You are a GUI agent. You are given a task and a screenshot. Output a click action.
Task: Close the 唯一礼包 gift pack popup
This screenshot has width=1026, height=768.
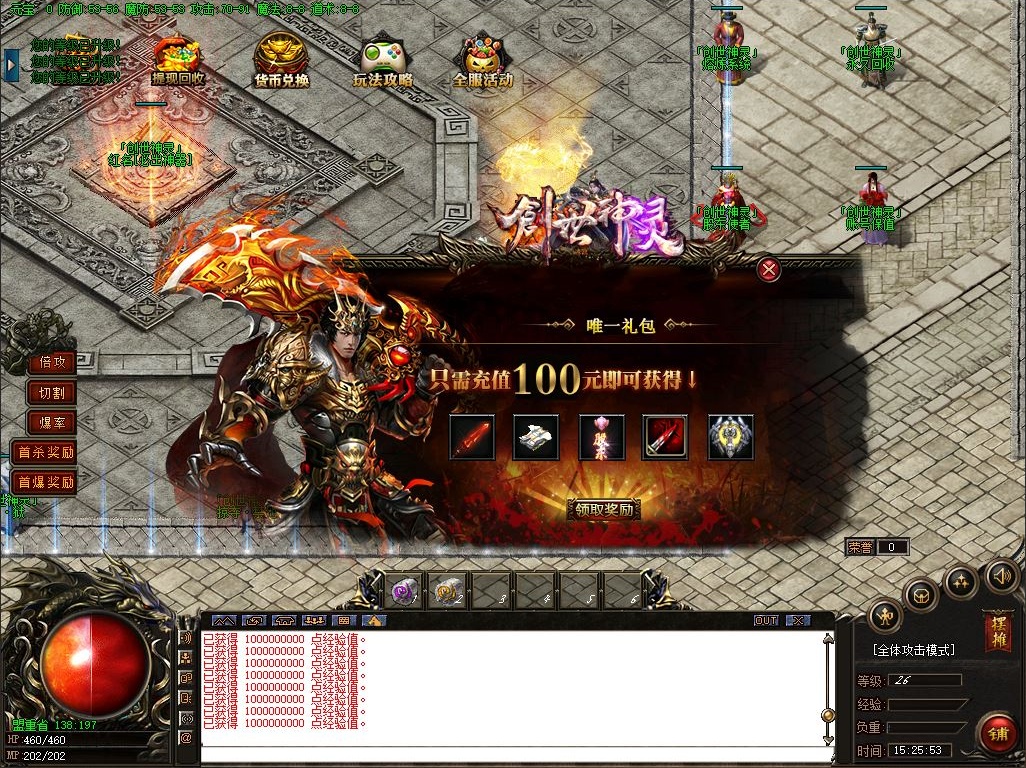[x=768, y=268]
